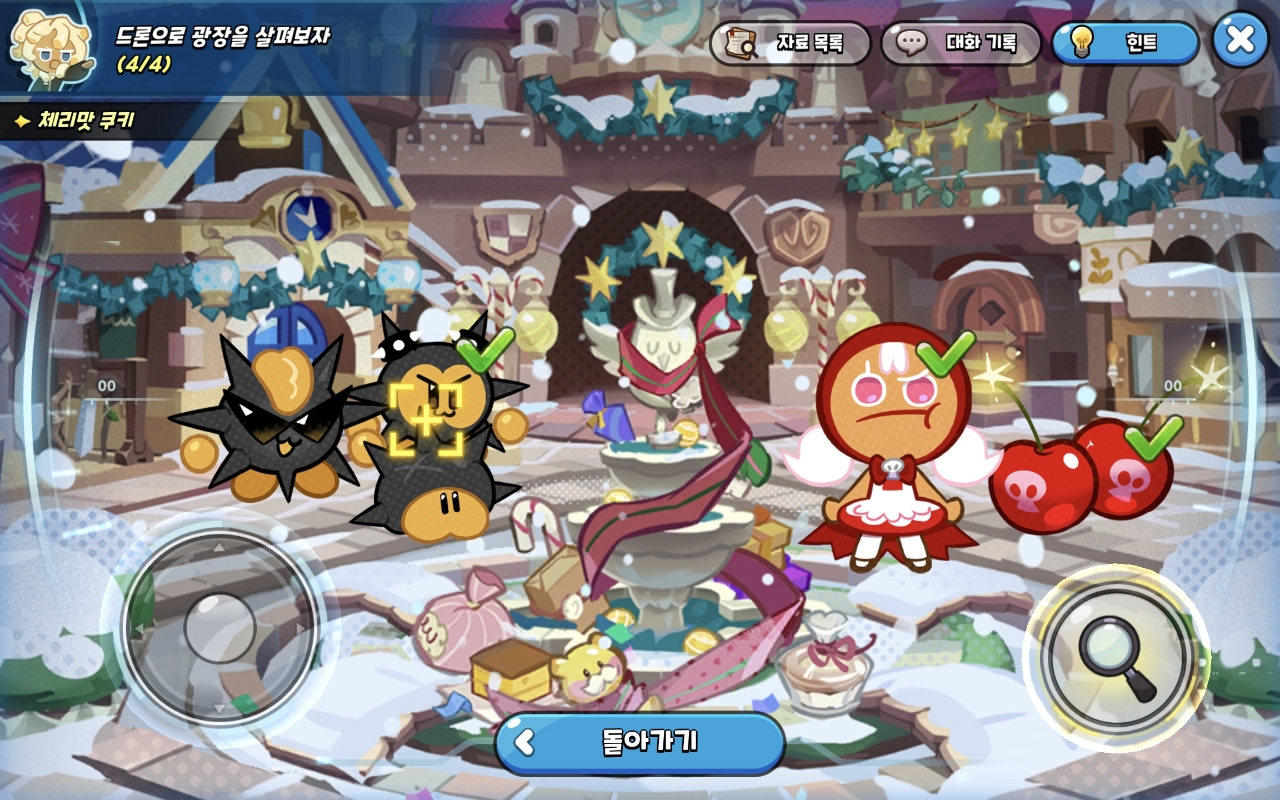Tap the 힌트 hint button
The width and height of the screenshot is (1280, 800).
click(x=1125, y=43)
